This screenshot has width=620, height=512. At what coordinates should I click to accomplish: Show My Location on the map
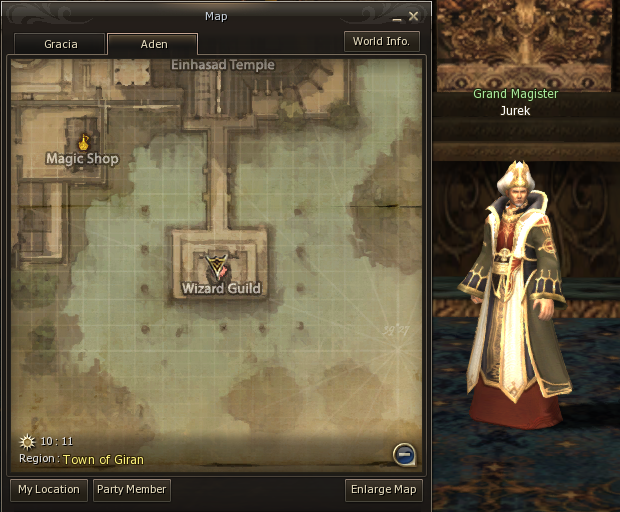click(x=48, y=490)
